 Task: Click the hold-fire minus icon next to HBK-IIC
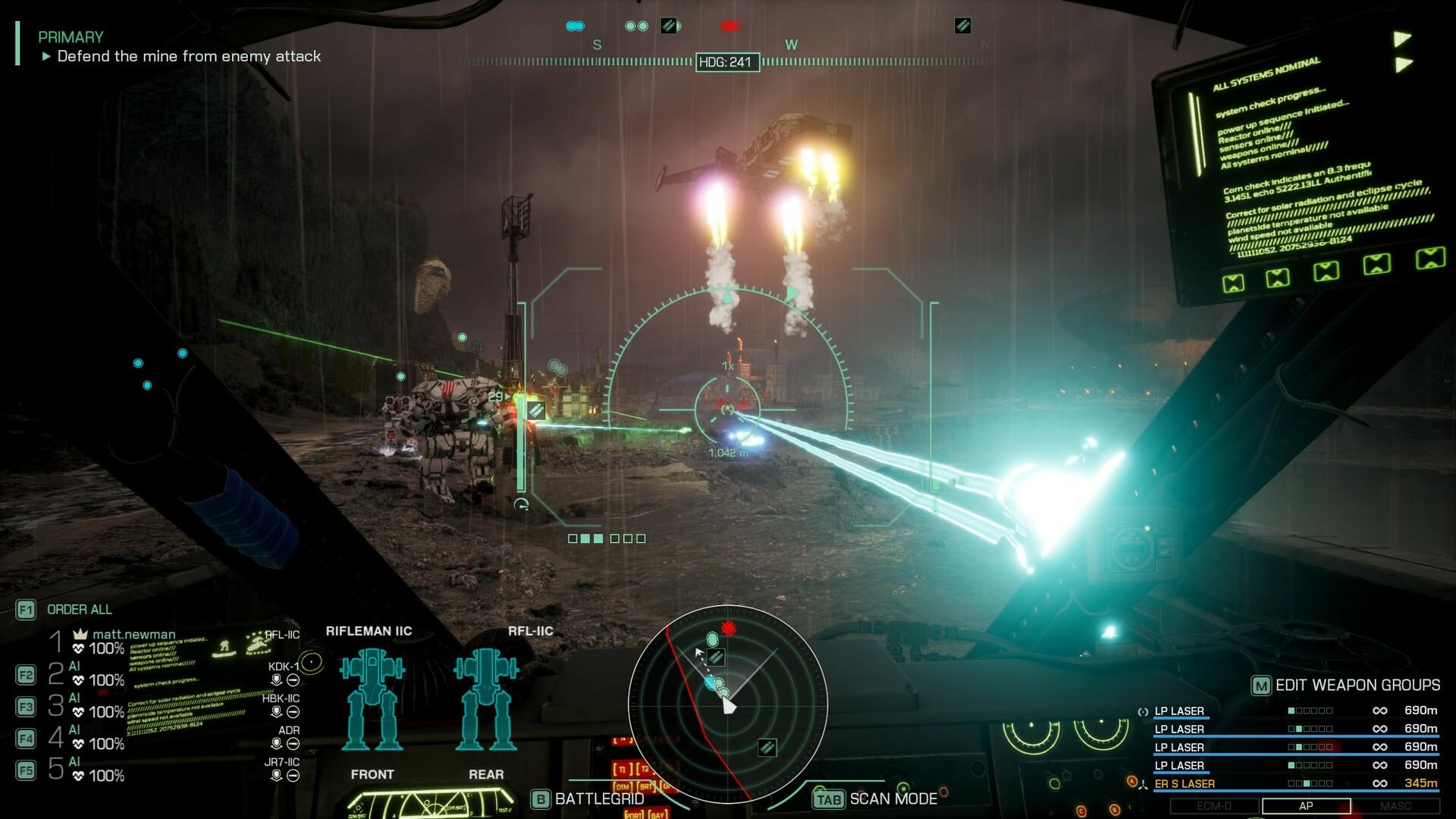[291, 711]
